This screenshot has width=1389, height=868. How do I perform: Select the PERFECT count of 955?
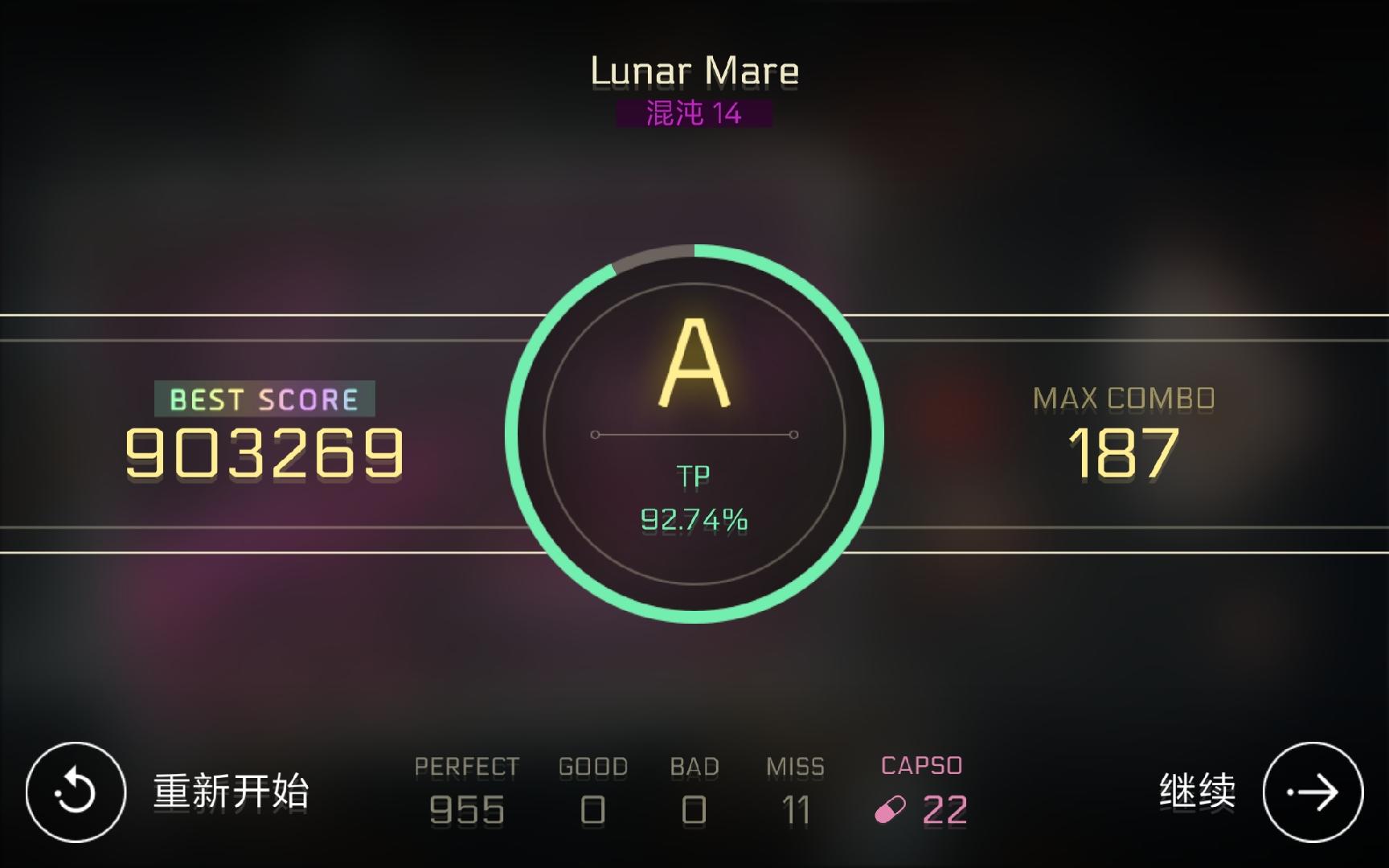(x=467, y=810)
